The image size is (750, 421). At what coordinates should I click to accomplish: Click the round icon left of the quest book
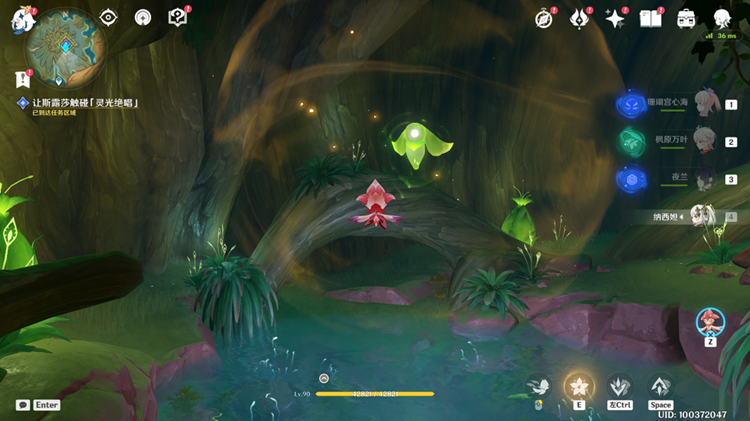point(143,18)
